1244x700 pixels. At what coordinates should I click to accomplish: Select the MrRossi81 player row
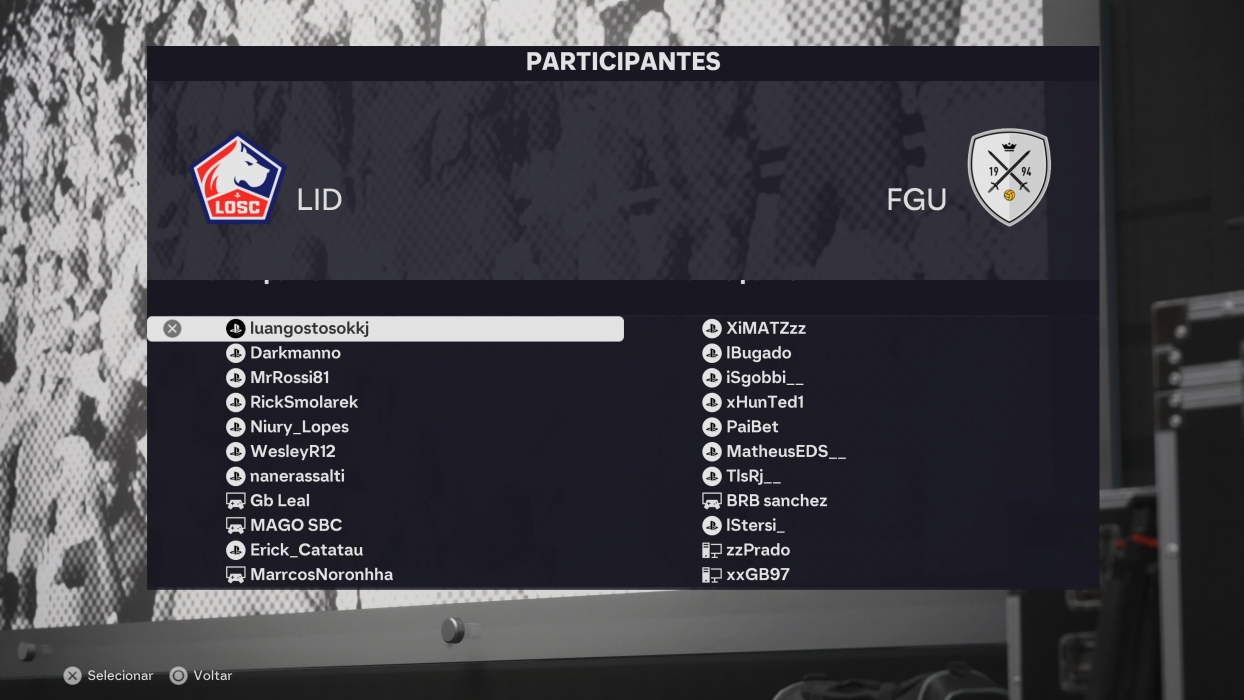[x=289, y=377]
